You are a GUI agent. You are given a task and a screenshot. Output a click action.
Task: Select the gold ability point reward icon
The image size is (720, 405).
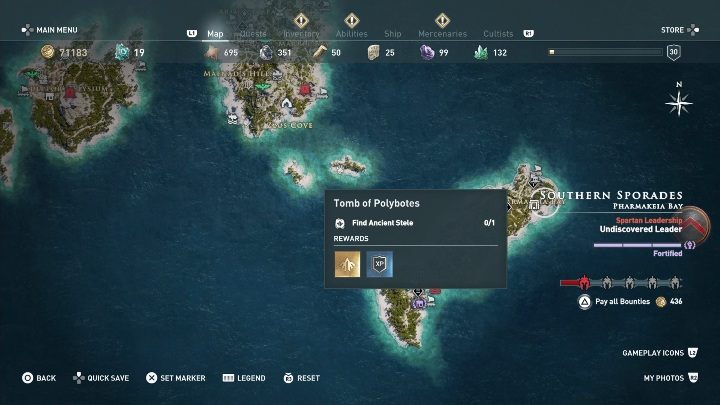347,263
